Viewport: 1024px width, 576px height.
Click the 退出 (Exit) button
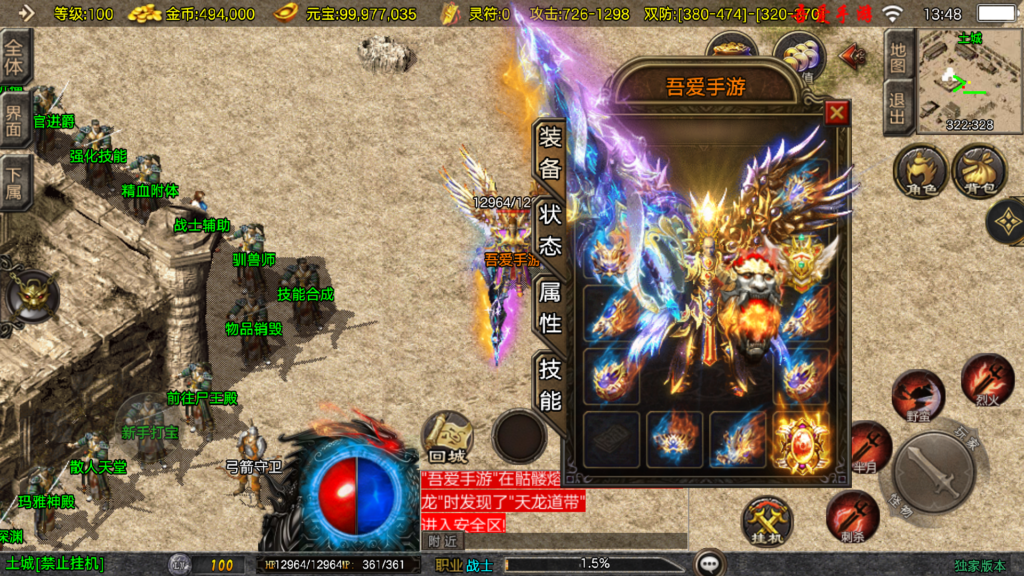pyautogui.click(x=898, y=108)
